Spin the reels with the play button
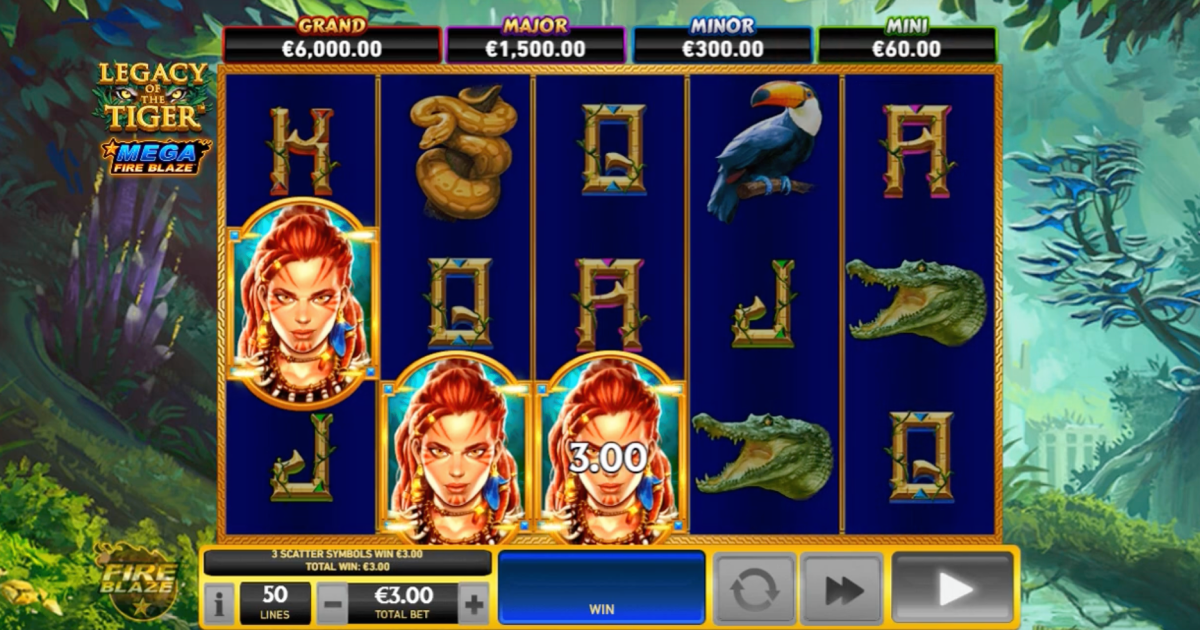This screenshot has height=630, width=1200. pos(953,589)
